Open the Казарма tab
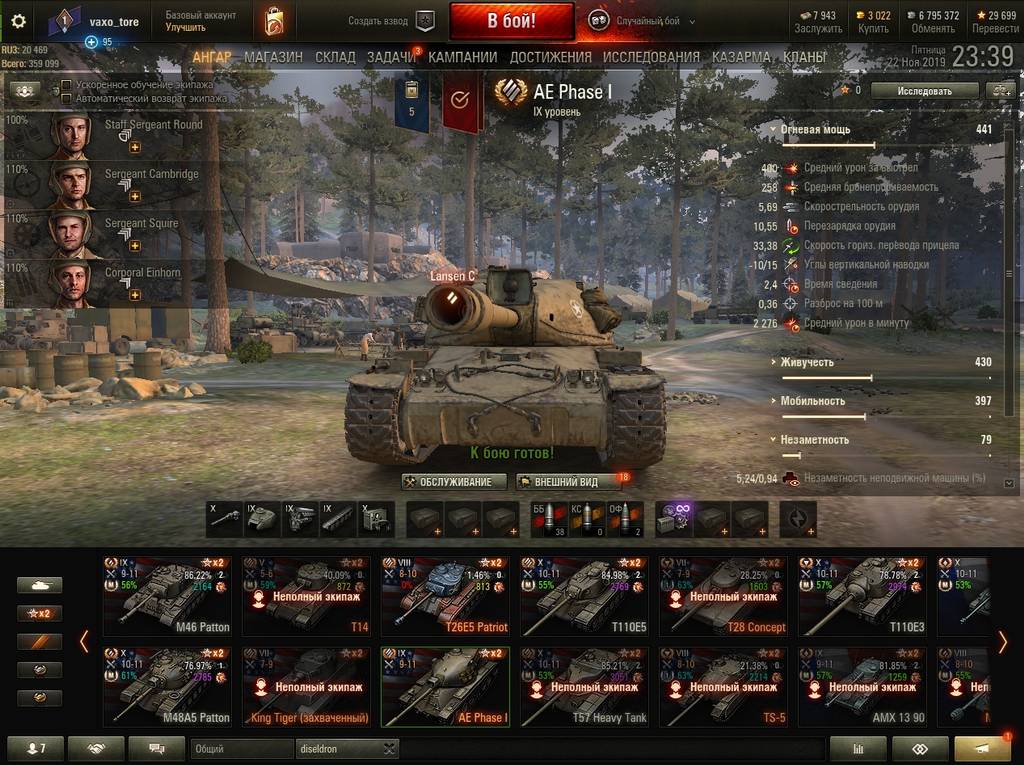 point(741,57)
